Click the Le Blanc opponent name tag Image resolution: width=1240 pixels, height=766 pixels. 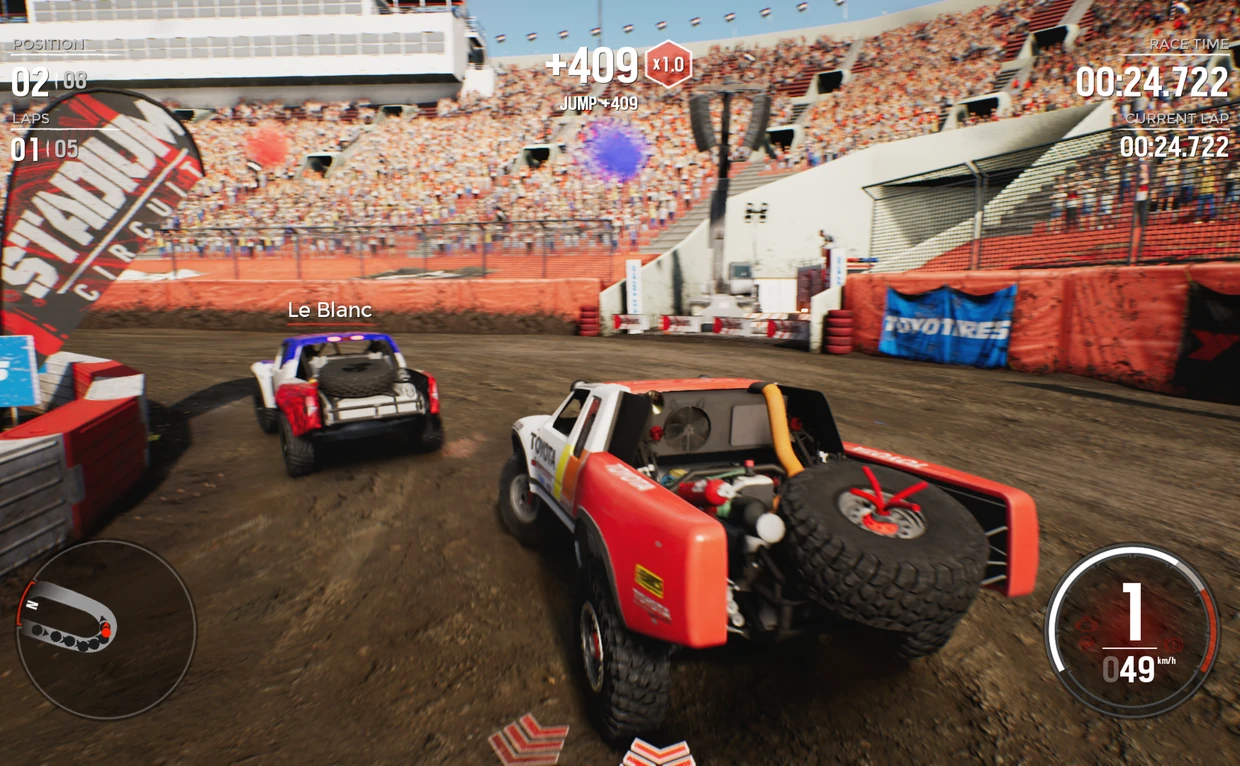pyautogui.click(x=329, y=311)
